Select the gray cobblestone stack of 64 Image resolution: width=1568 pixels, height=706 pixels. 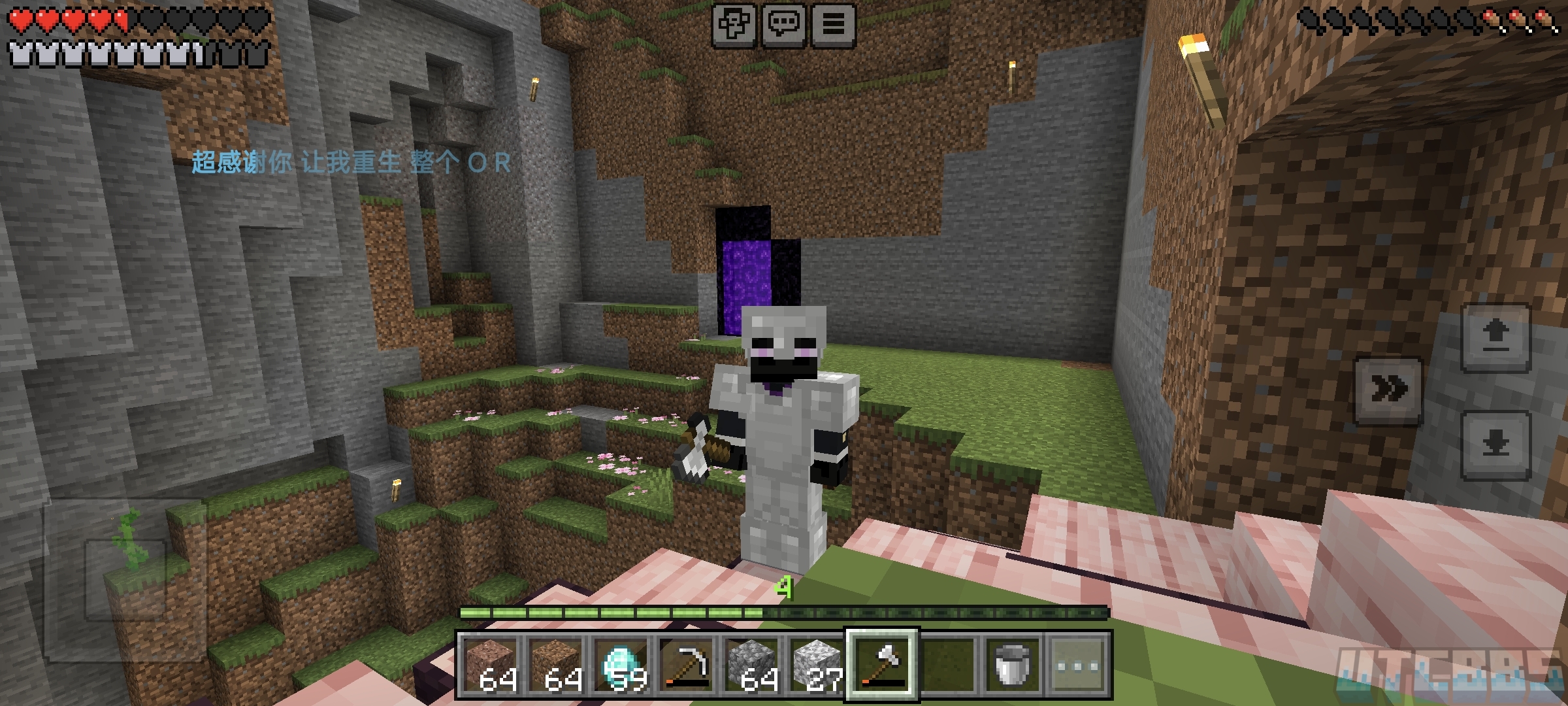pyautogui.click(x=751, y=665)
